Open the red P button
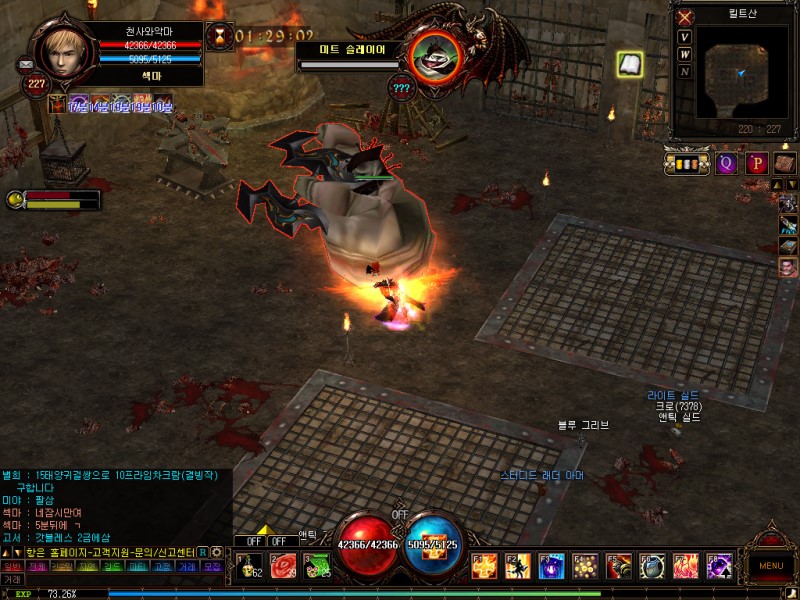The image size is (800, 600). click(x=757, y=163)
